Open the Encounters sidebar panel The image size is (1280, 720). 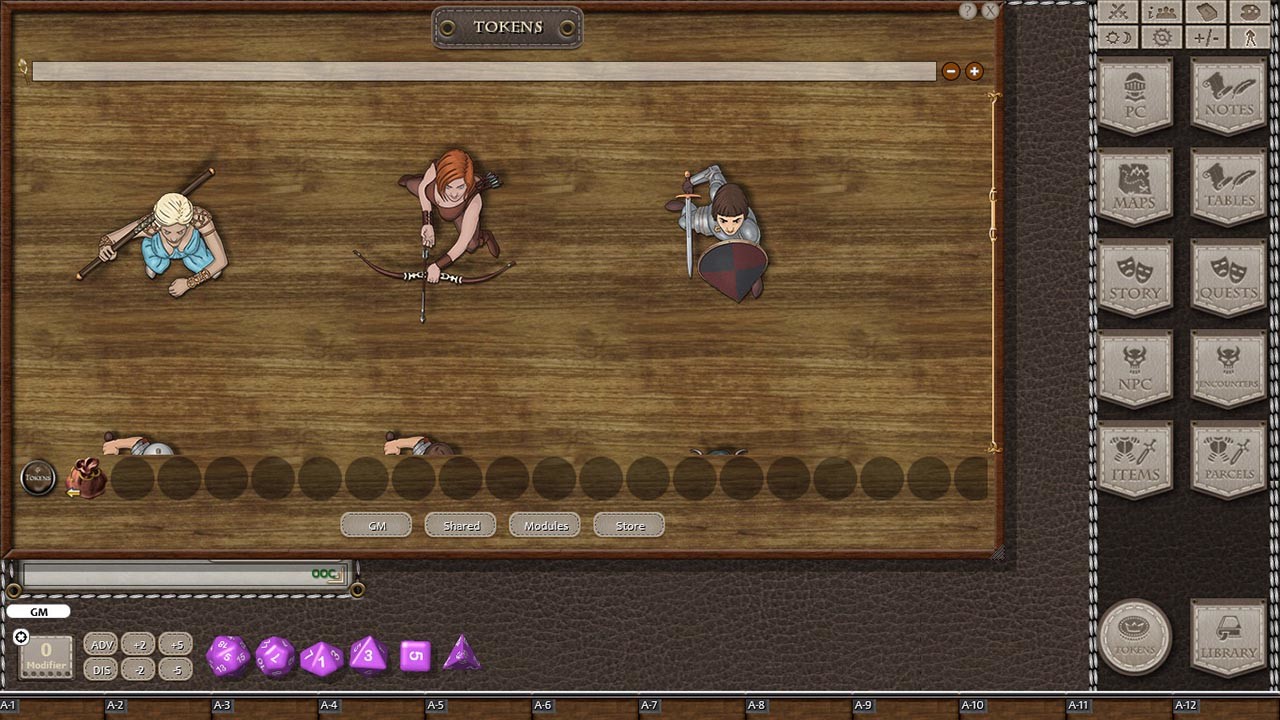pos(1228,368)
